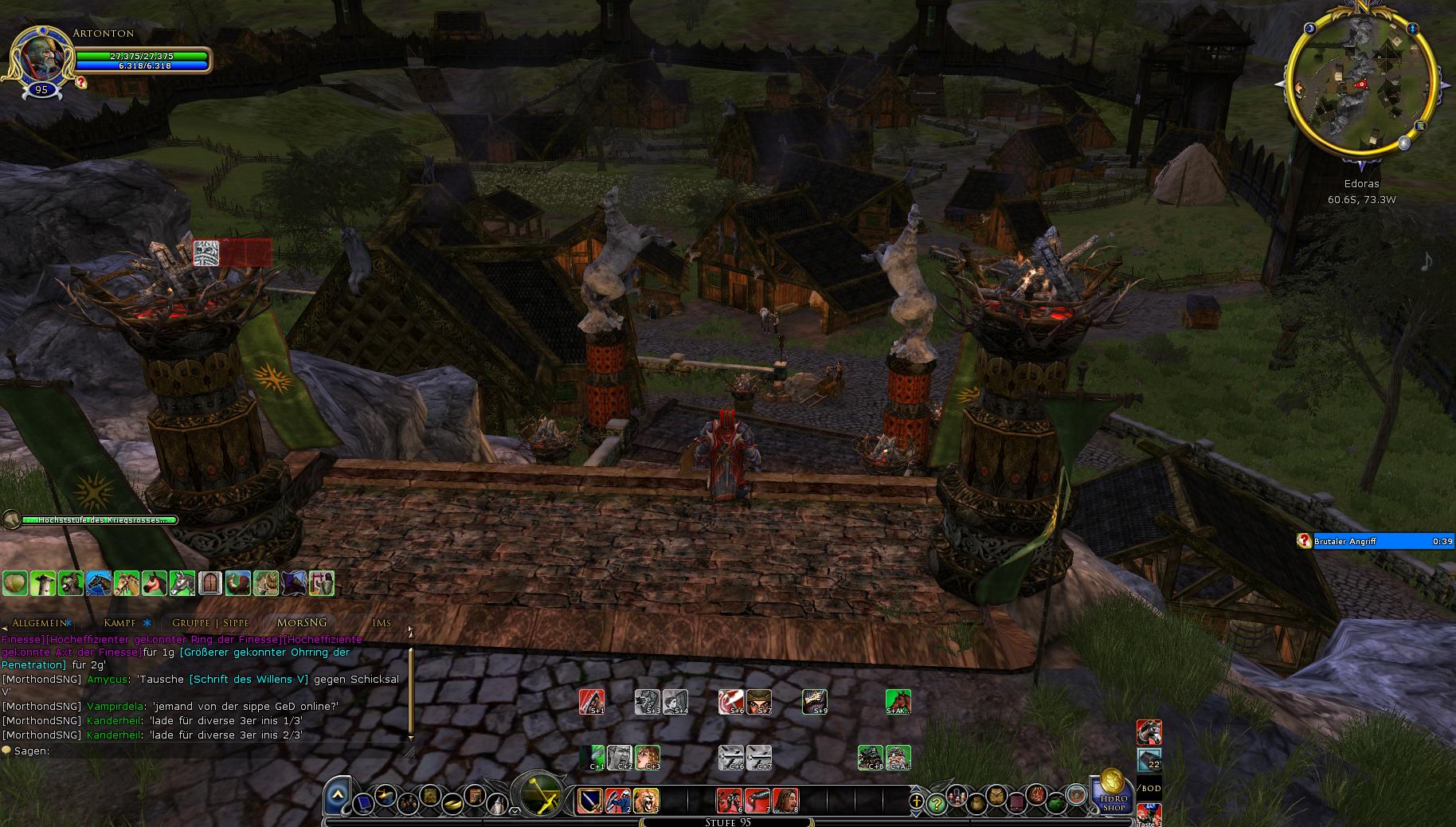Select the Artonton character portrait

tap(38, 56)
